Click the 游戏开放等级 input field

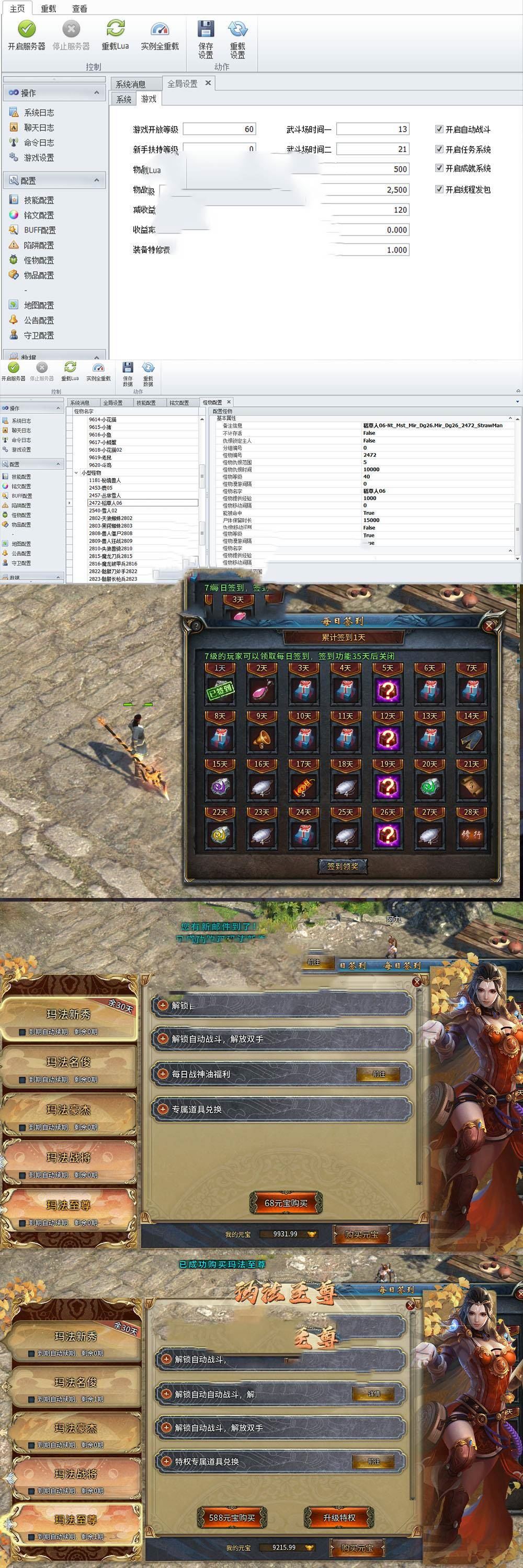pos(219,129)
